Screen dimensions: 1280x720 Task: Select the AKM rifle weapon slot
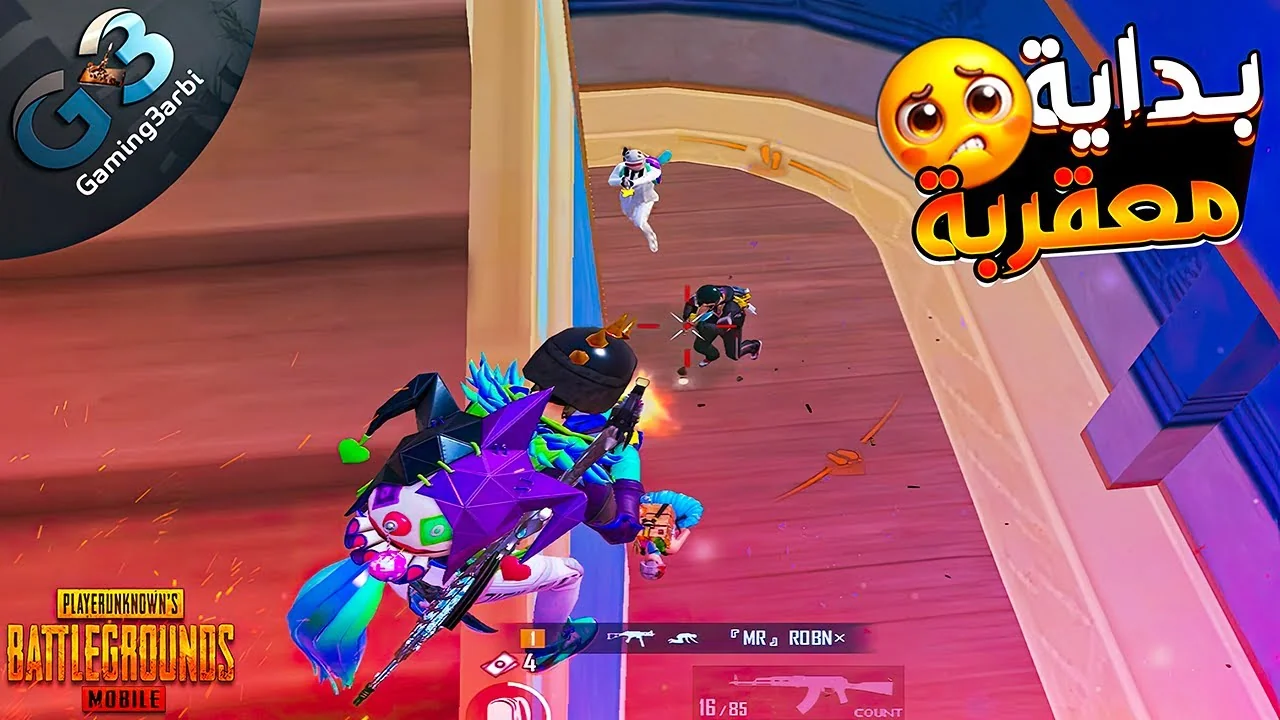(x=797, y=688)
